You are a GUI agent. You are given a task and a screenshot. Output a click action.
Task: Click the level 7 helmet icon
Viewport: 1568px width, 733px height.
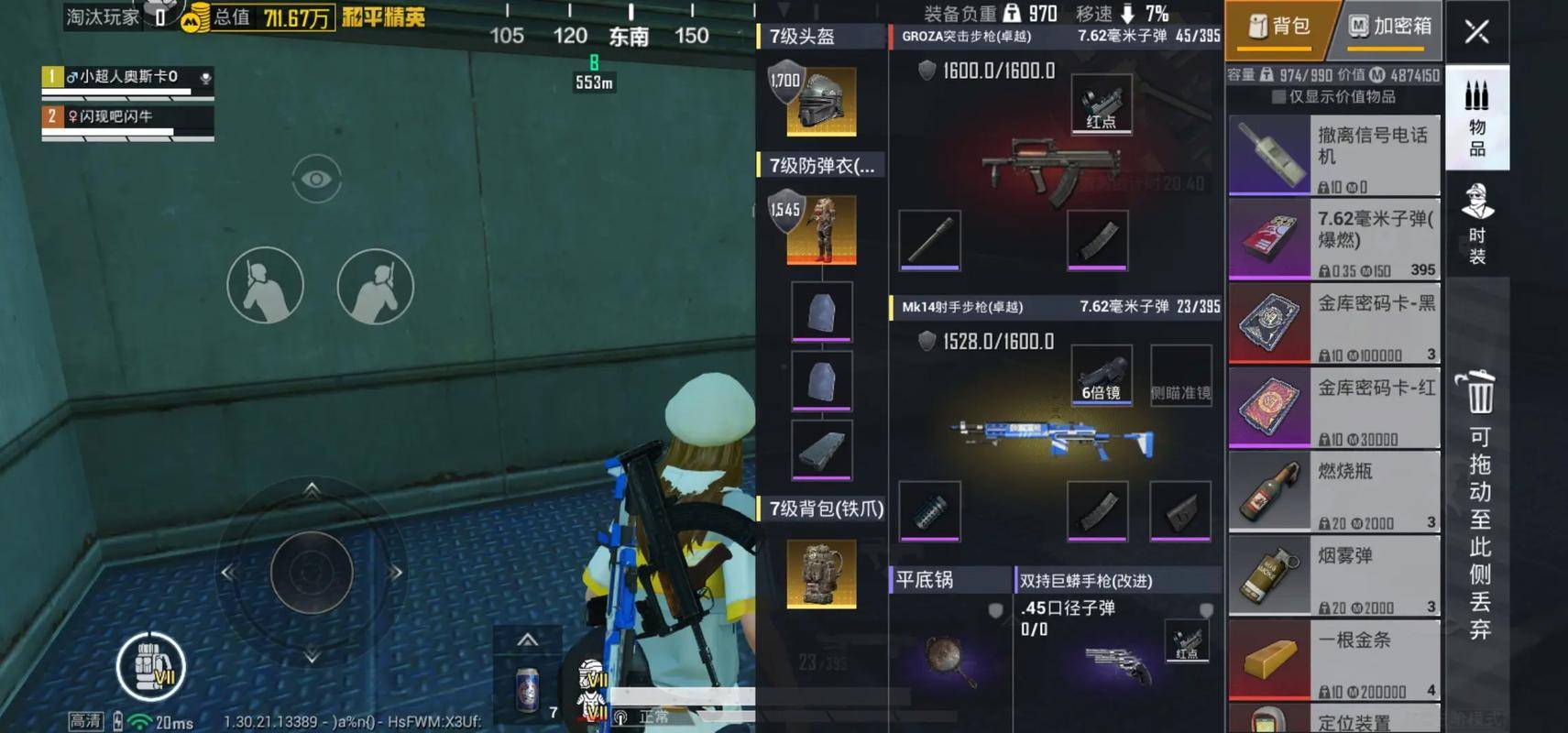(x=820, y=99)
